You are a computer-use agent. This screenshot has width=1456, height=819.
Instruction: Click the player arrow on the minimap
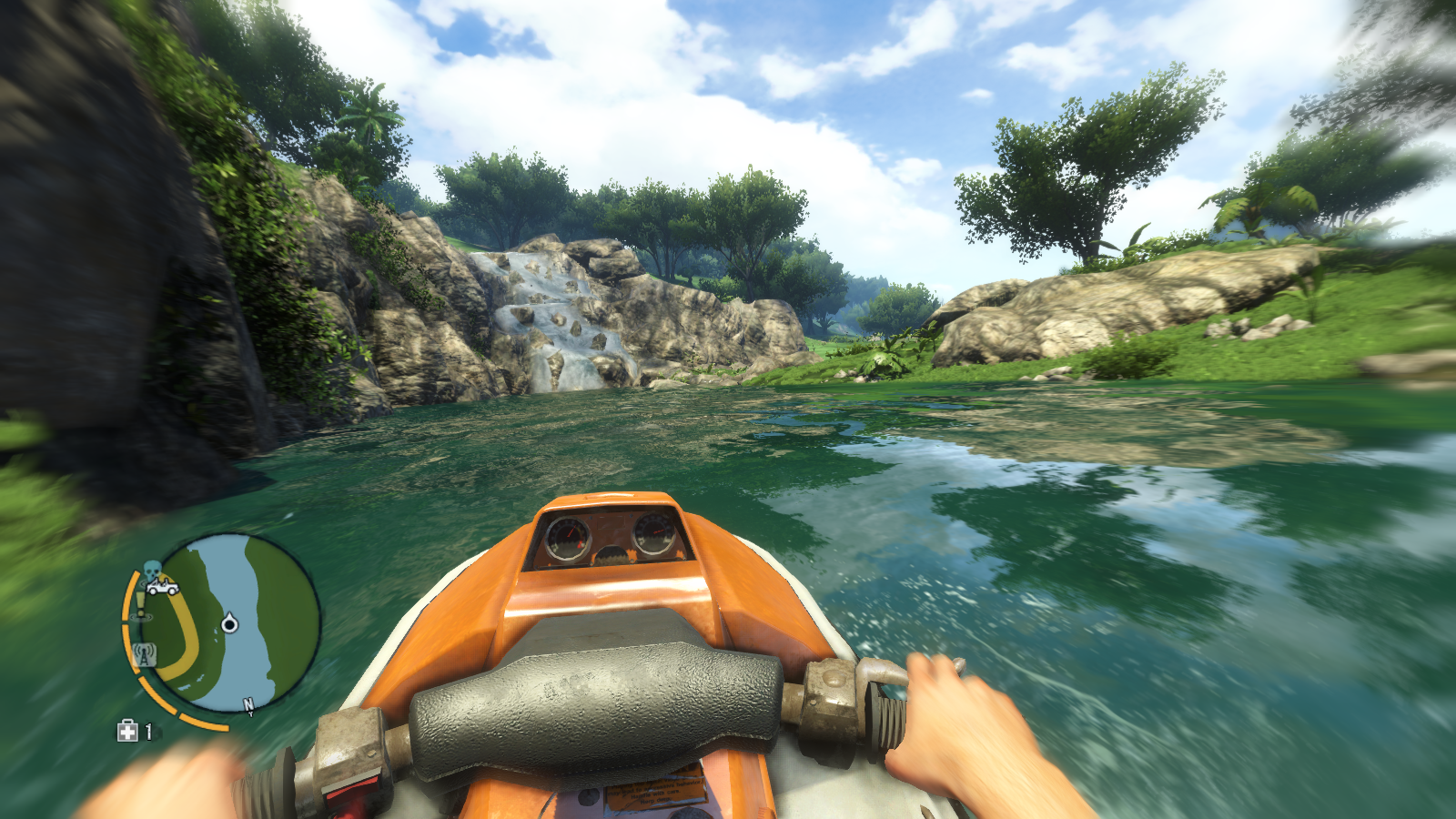coord(229,622)
